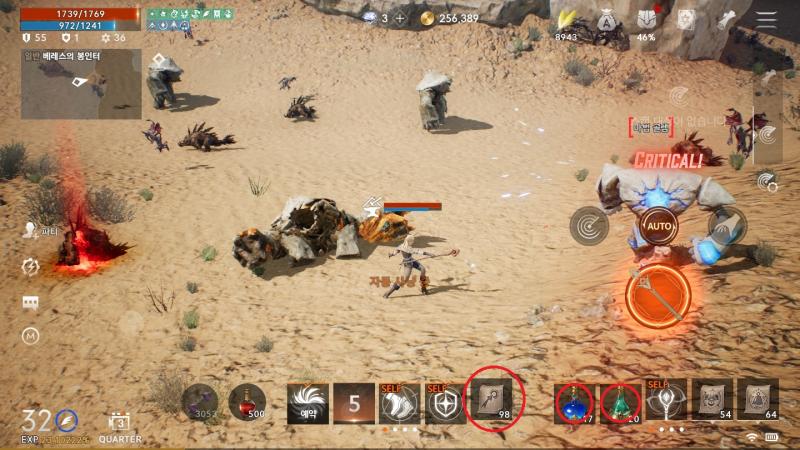Use the scroll quick slot showing 64

point(757,399)
